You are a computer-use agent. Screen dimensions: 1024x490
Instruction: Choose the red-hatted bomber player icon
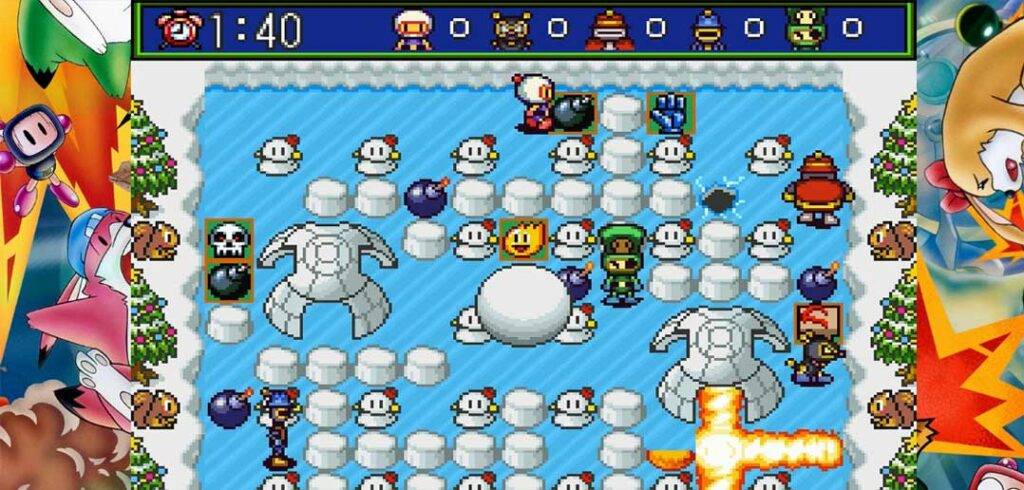[x=609, y=30]
